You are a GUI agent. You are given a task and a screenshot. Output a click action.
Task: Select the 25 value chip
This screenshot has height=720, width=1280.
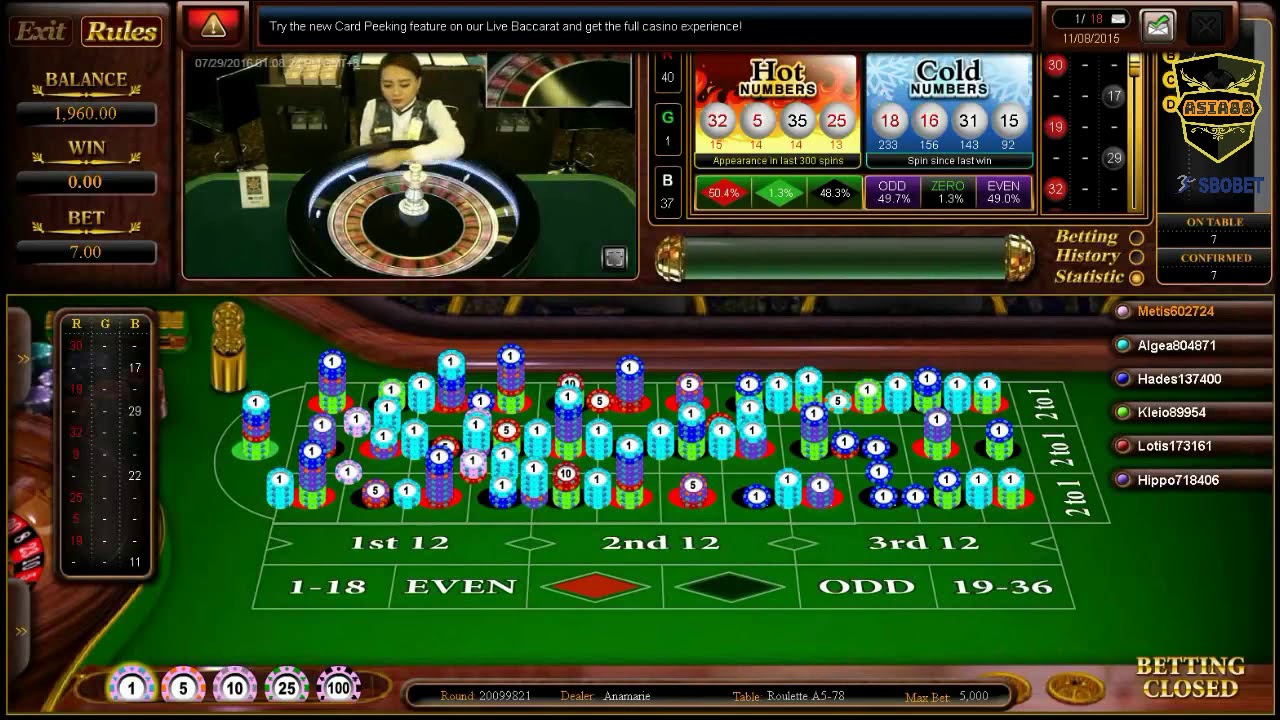(x=287, y=688)
